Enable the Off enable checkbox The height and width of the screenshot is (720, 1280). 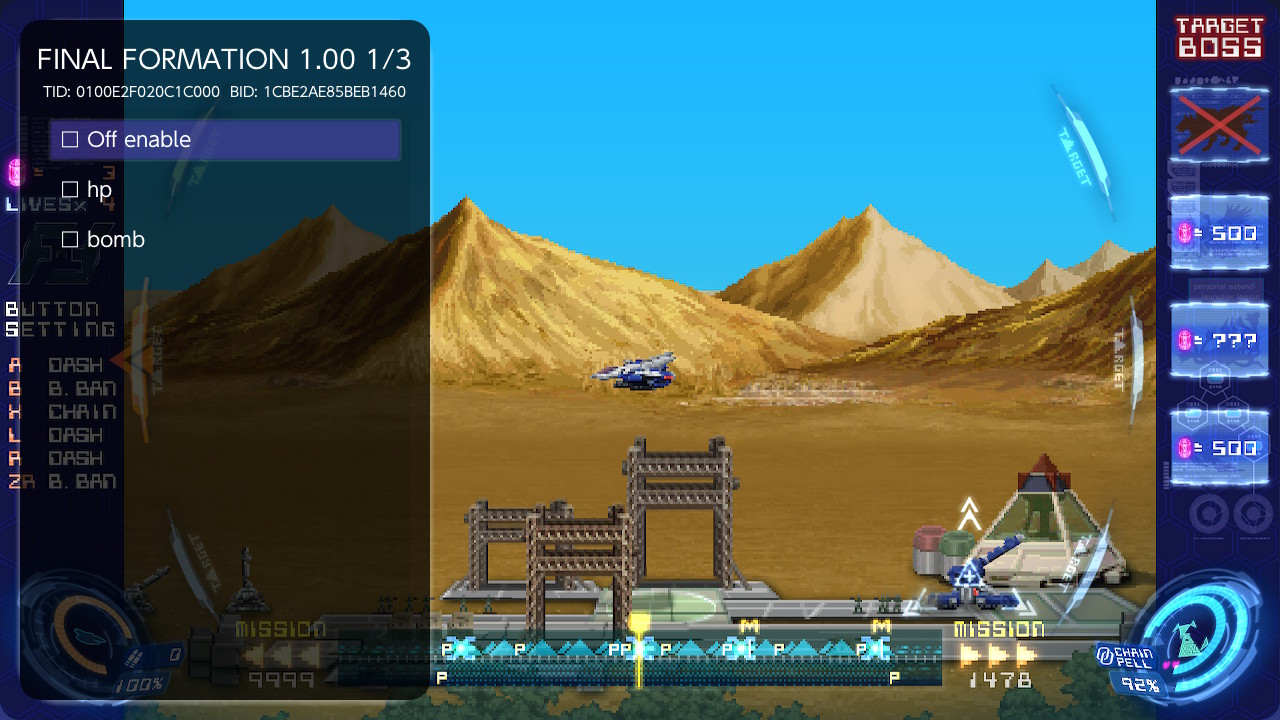(x=70, y=139)
